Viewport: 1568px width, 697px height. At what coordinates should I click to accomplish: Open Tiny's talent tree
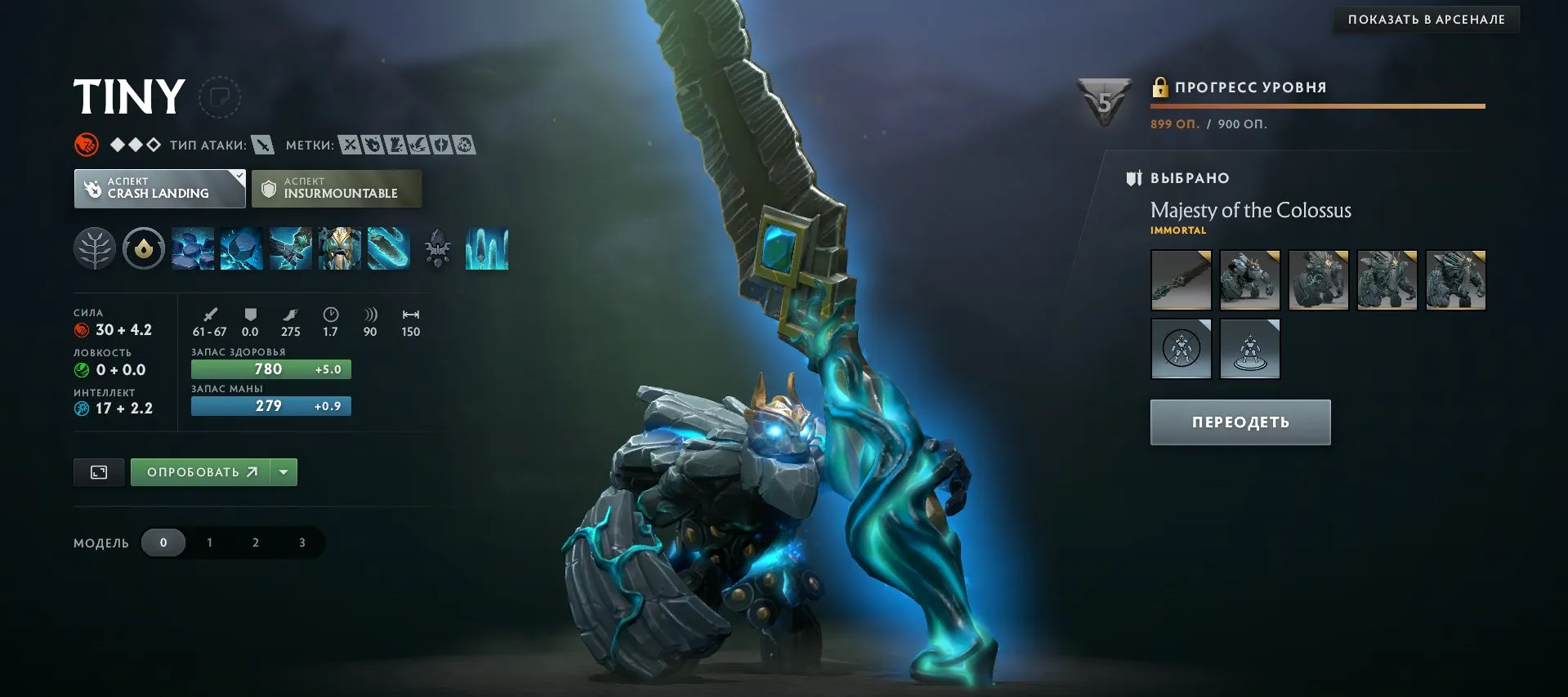(x=94, y=249)
